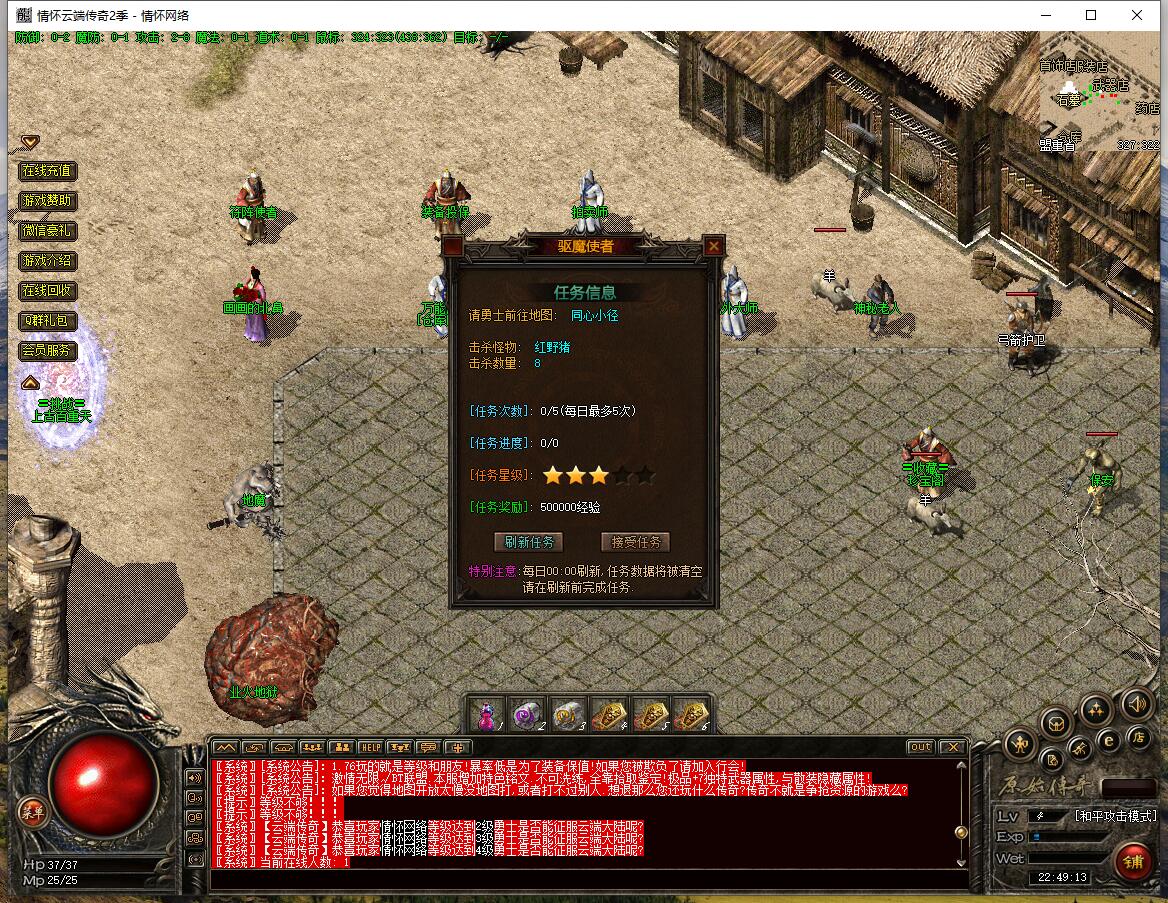Open the 在线回收 recycle menu

pyautogui.click(x=48, y=291)
